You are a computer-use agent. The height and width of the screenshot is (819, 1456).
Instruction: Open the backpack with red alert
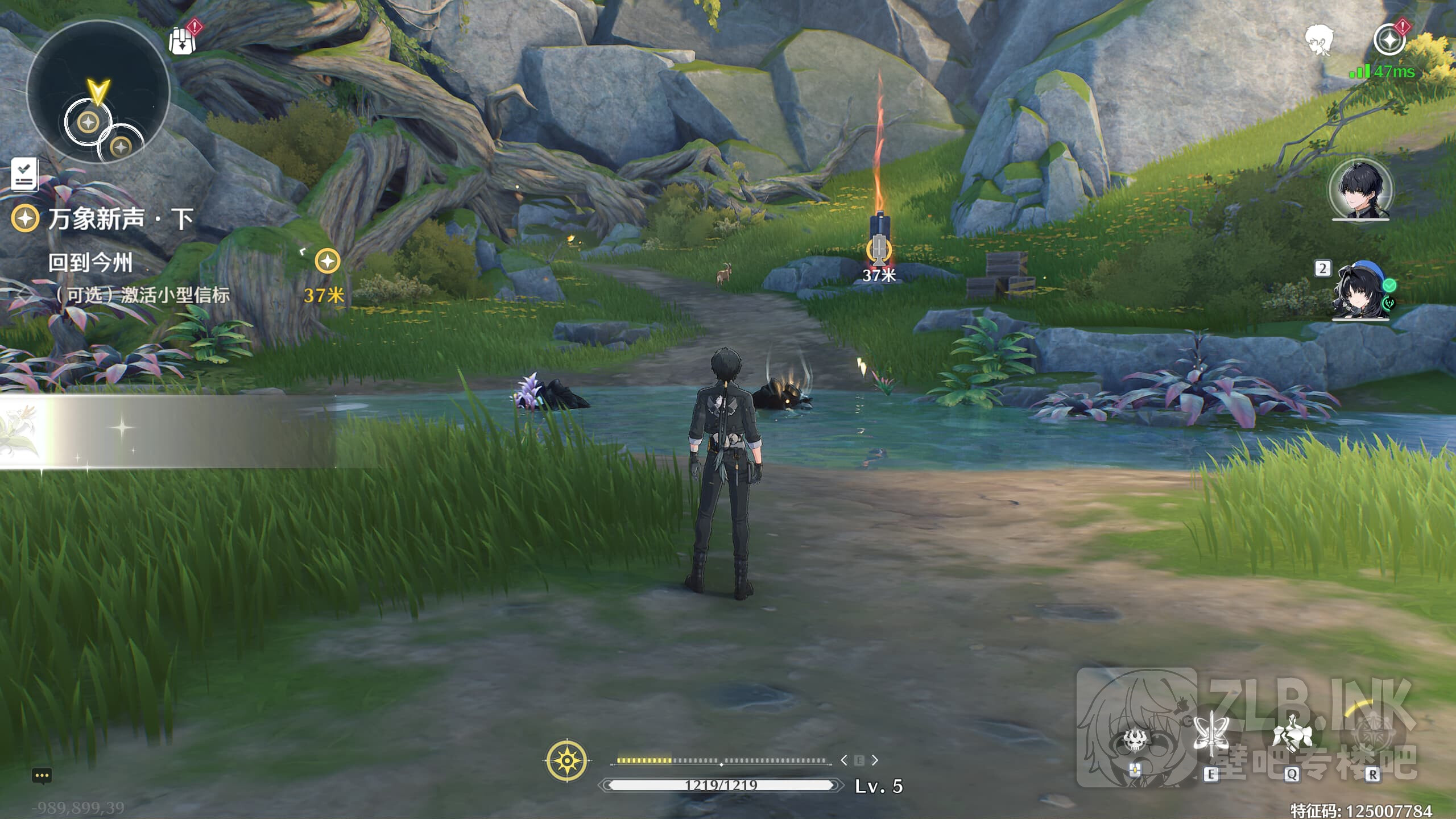point(183,39)
